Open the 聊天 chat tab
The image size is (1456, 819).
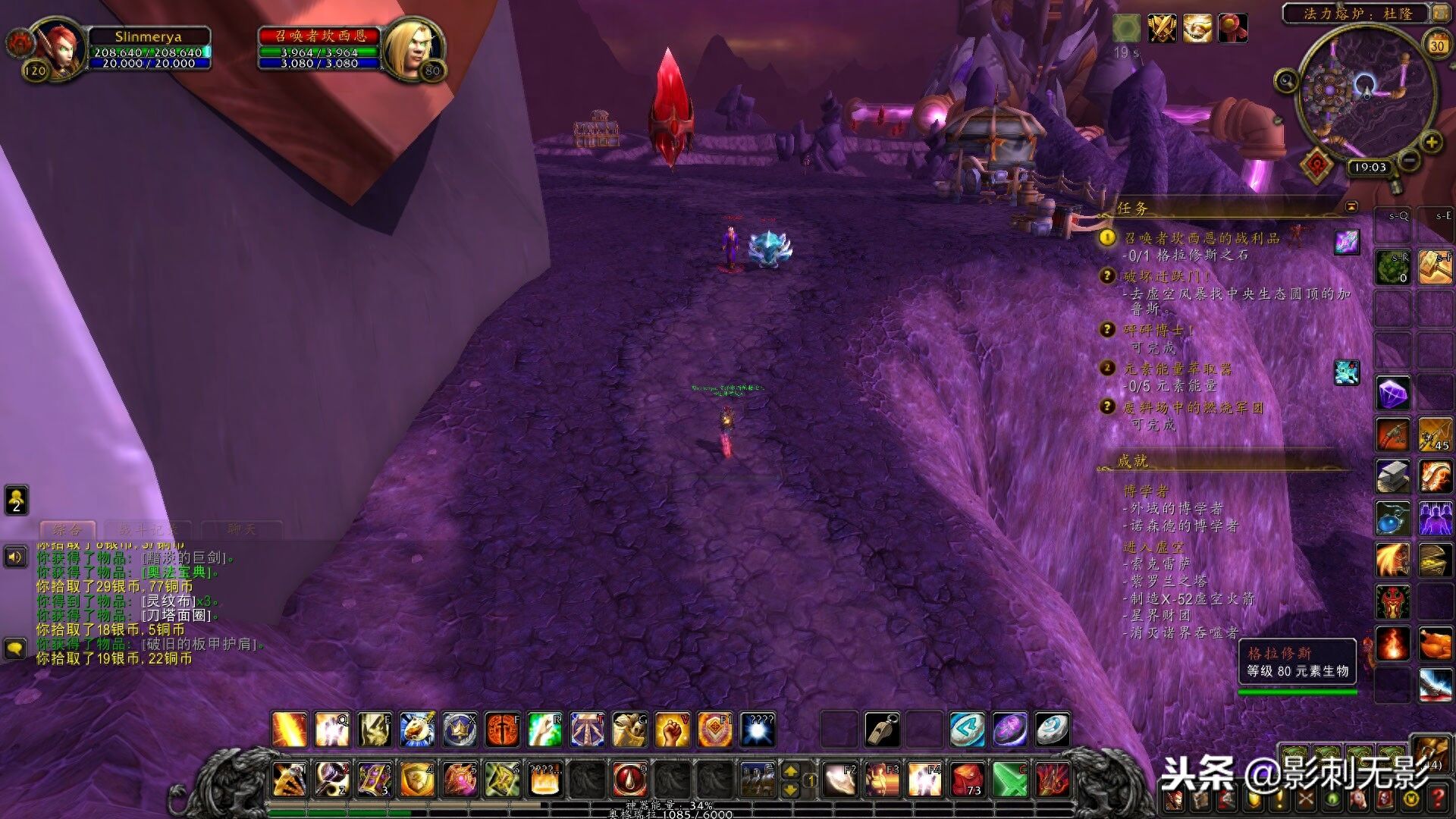(x=242, y=529)
